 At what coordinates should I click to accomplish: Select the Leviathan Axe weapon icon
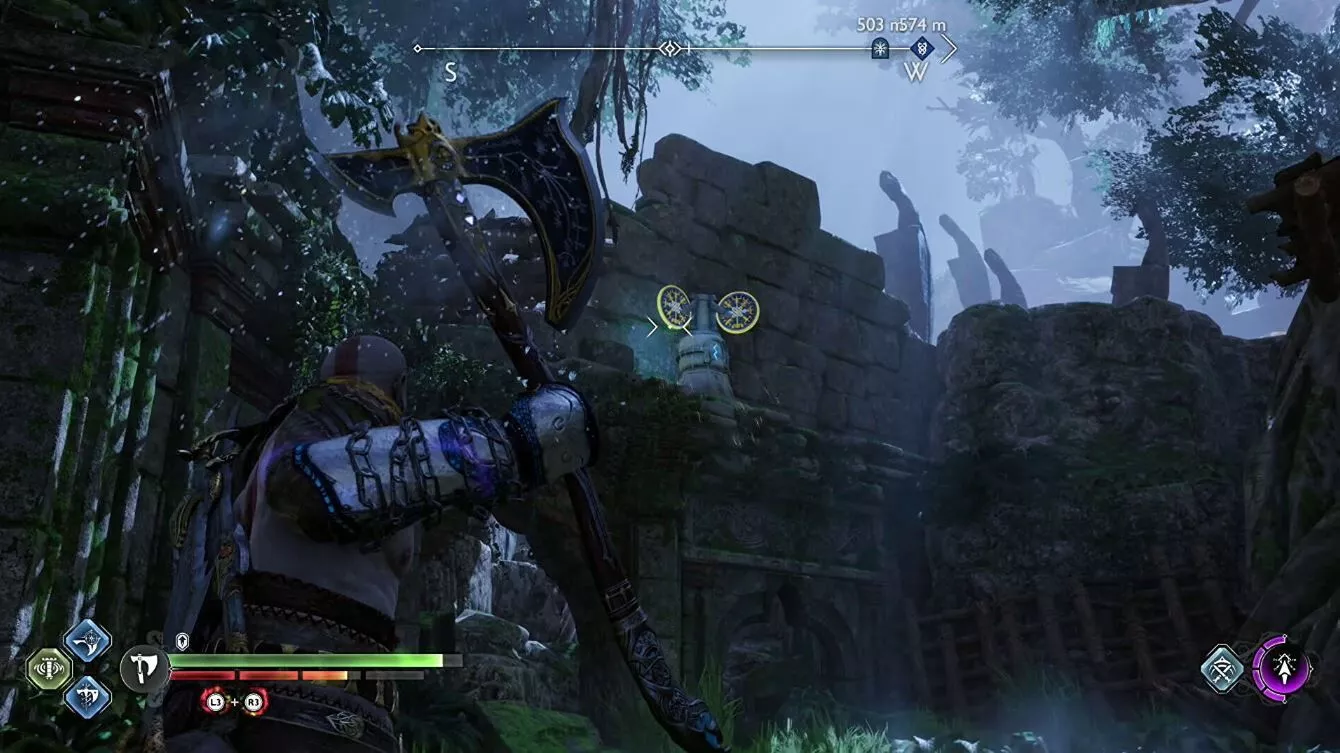[145, 668]
